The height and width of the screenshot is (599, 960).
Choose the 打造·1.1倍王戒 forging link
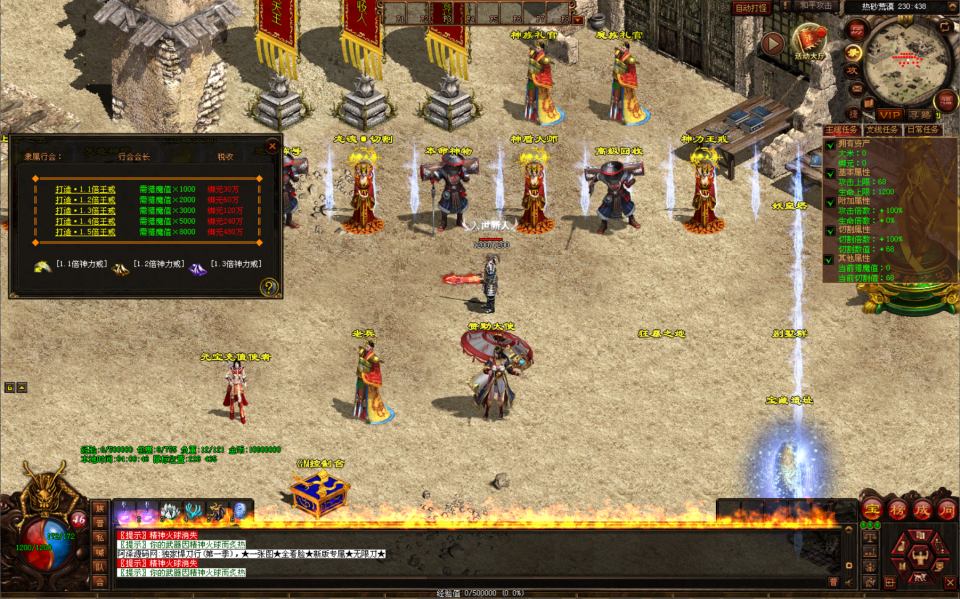(x=86, y=189)
